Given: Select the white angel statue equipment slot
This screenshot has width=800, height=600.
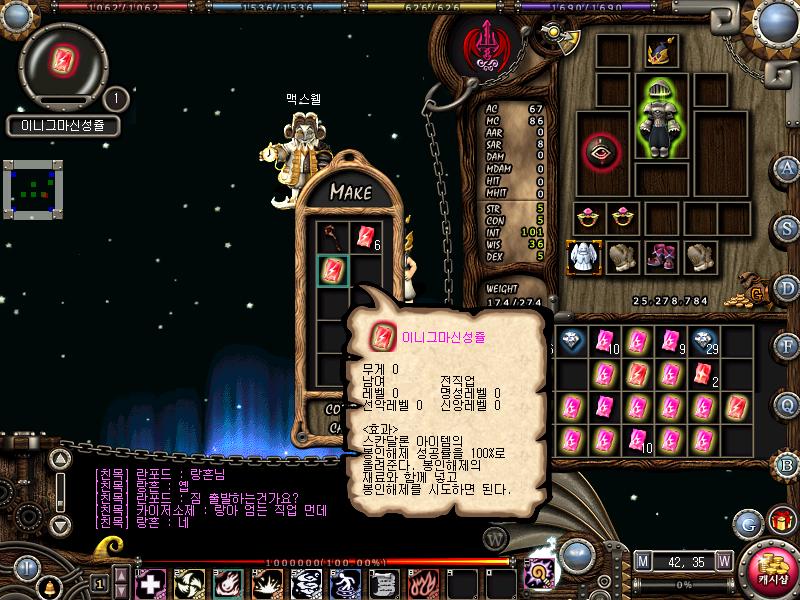Looking at the screenshot, I should 584,256.
